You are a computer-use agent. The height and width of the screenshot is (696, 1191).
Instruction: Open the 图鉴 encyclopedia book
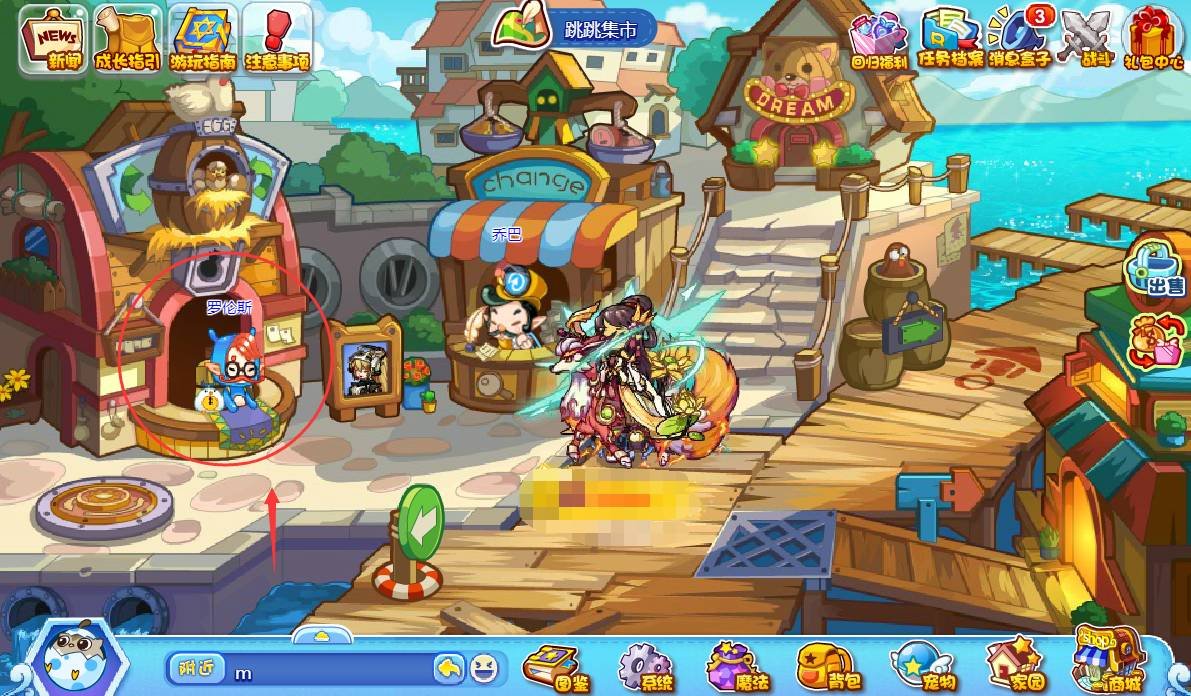point(555,664)
